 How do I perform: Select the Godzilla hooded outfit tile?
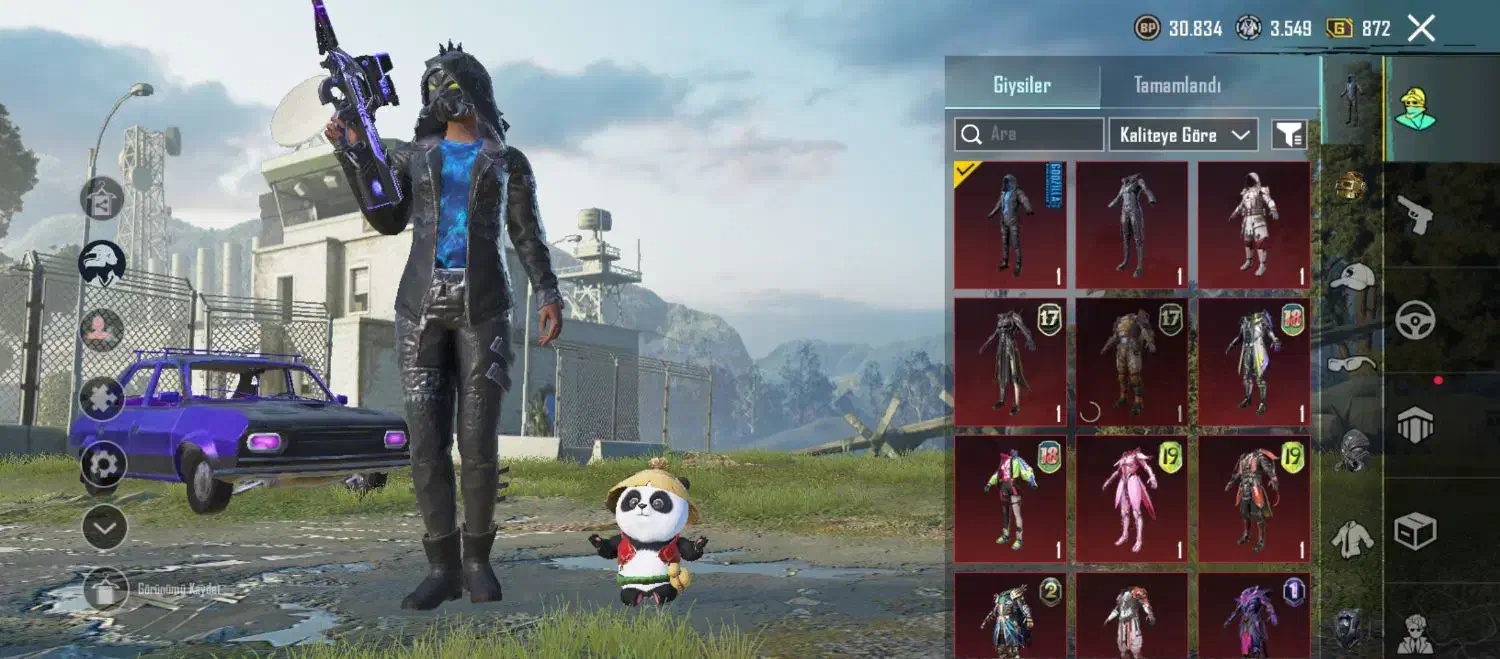(x=1010, y=225)
